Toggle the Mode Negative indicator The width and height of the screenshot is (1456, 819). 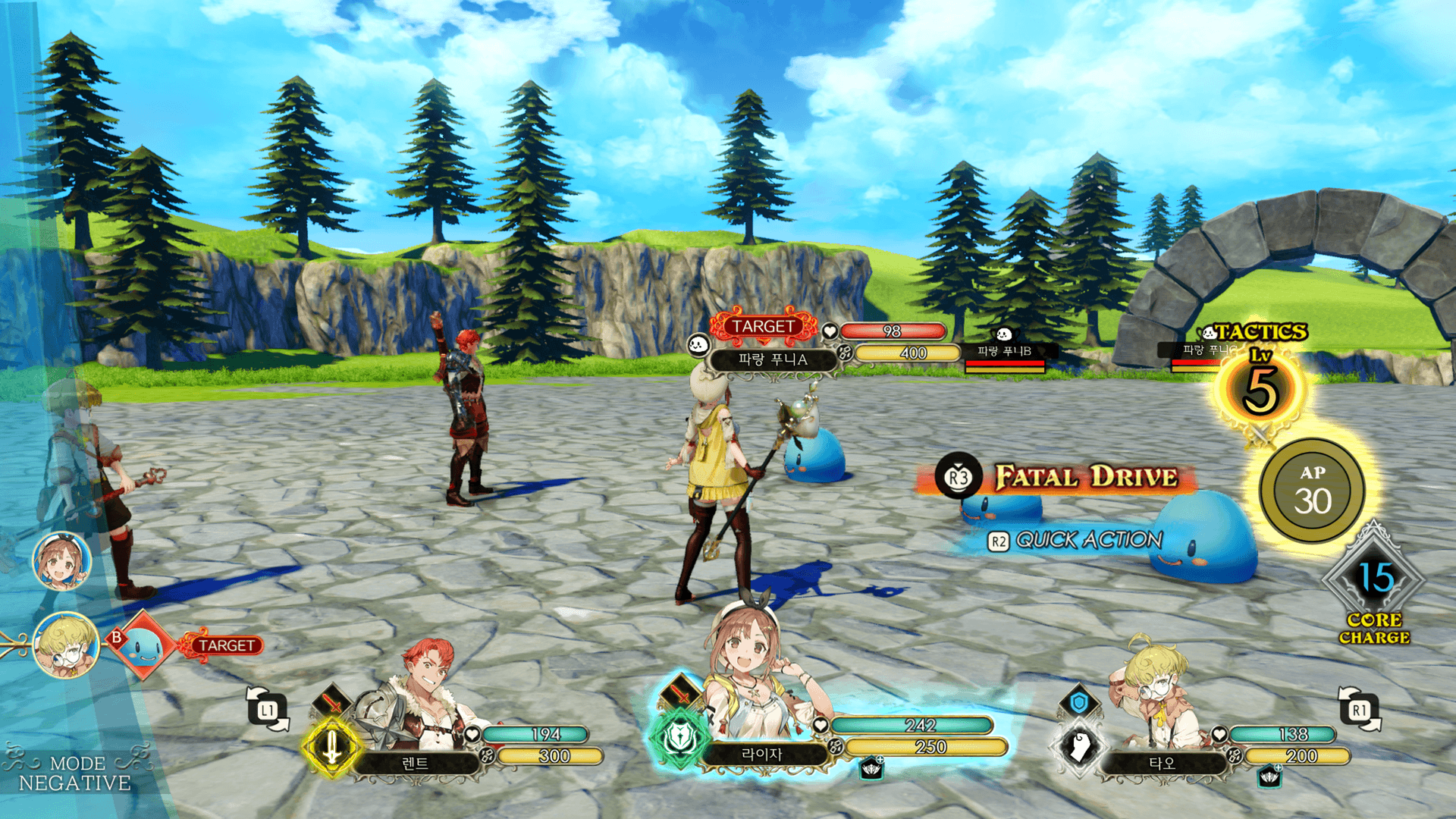(74, 773)
